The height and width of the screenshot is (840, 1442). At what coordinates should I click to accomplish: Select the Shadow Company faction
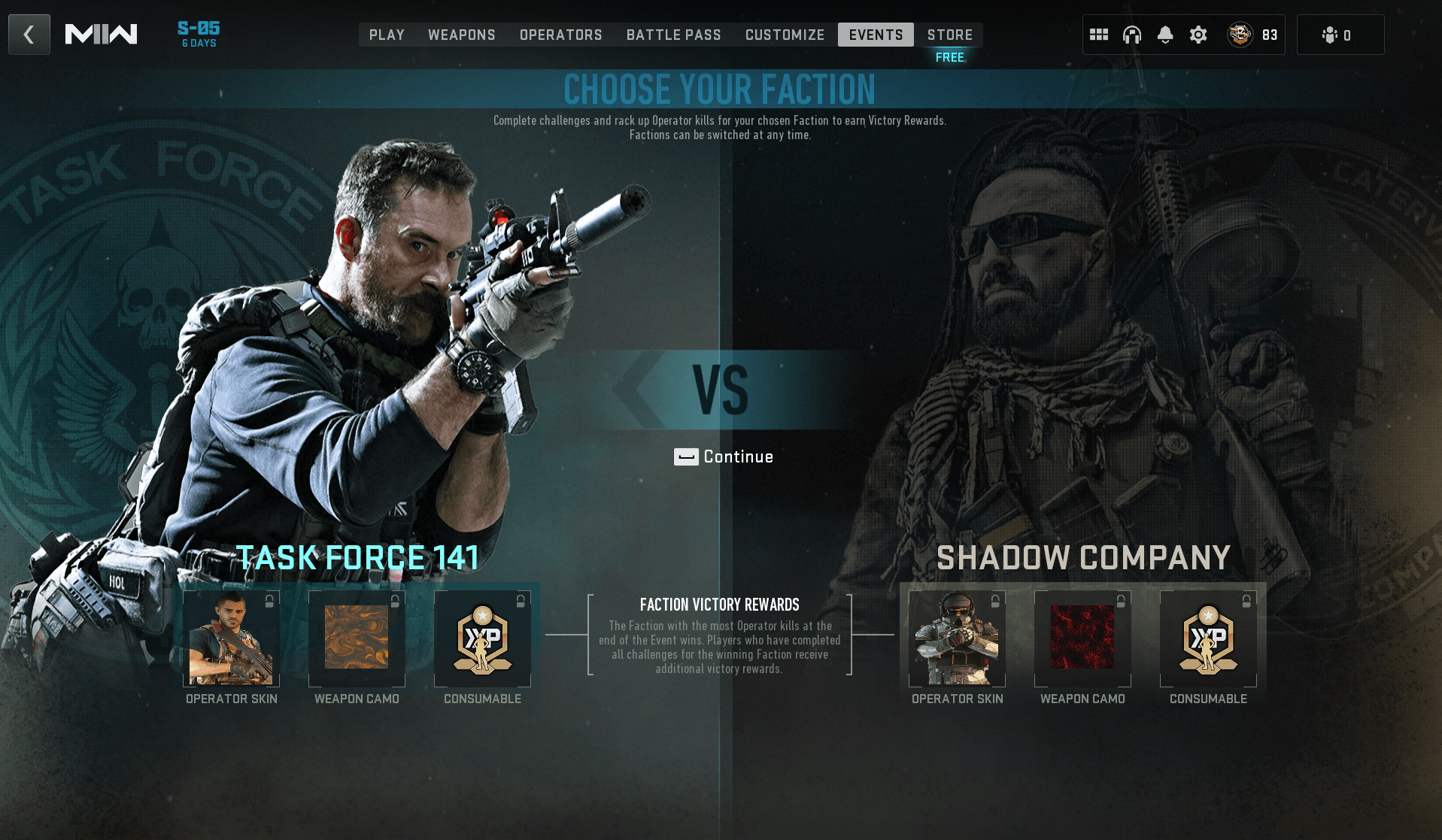tap(1083, 557)
